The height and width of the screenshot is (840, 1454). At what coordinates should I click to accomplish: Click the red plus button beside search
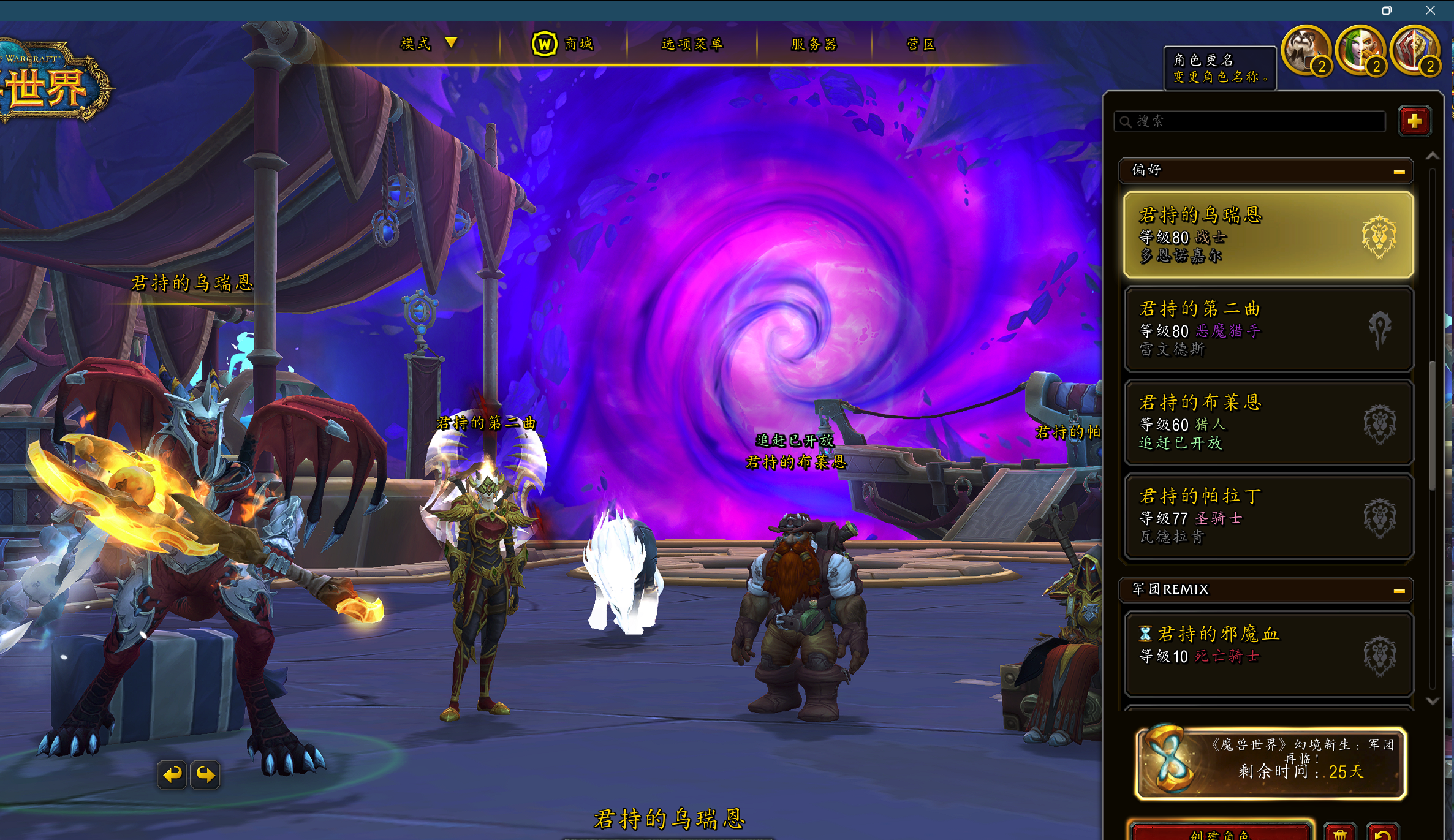(1414, 121)
